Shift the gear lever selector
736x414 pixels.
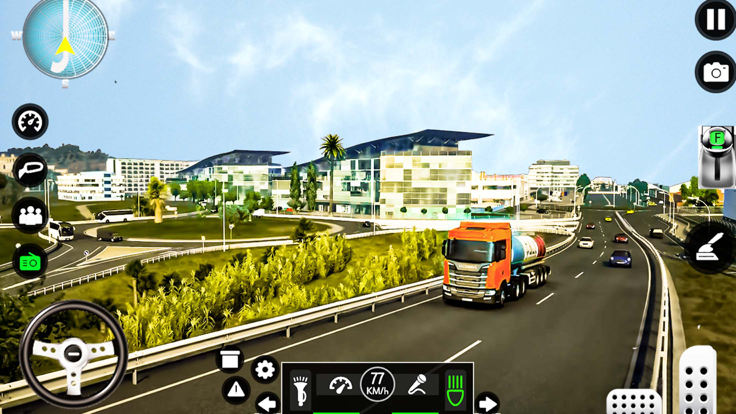click(716, 157)
